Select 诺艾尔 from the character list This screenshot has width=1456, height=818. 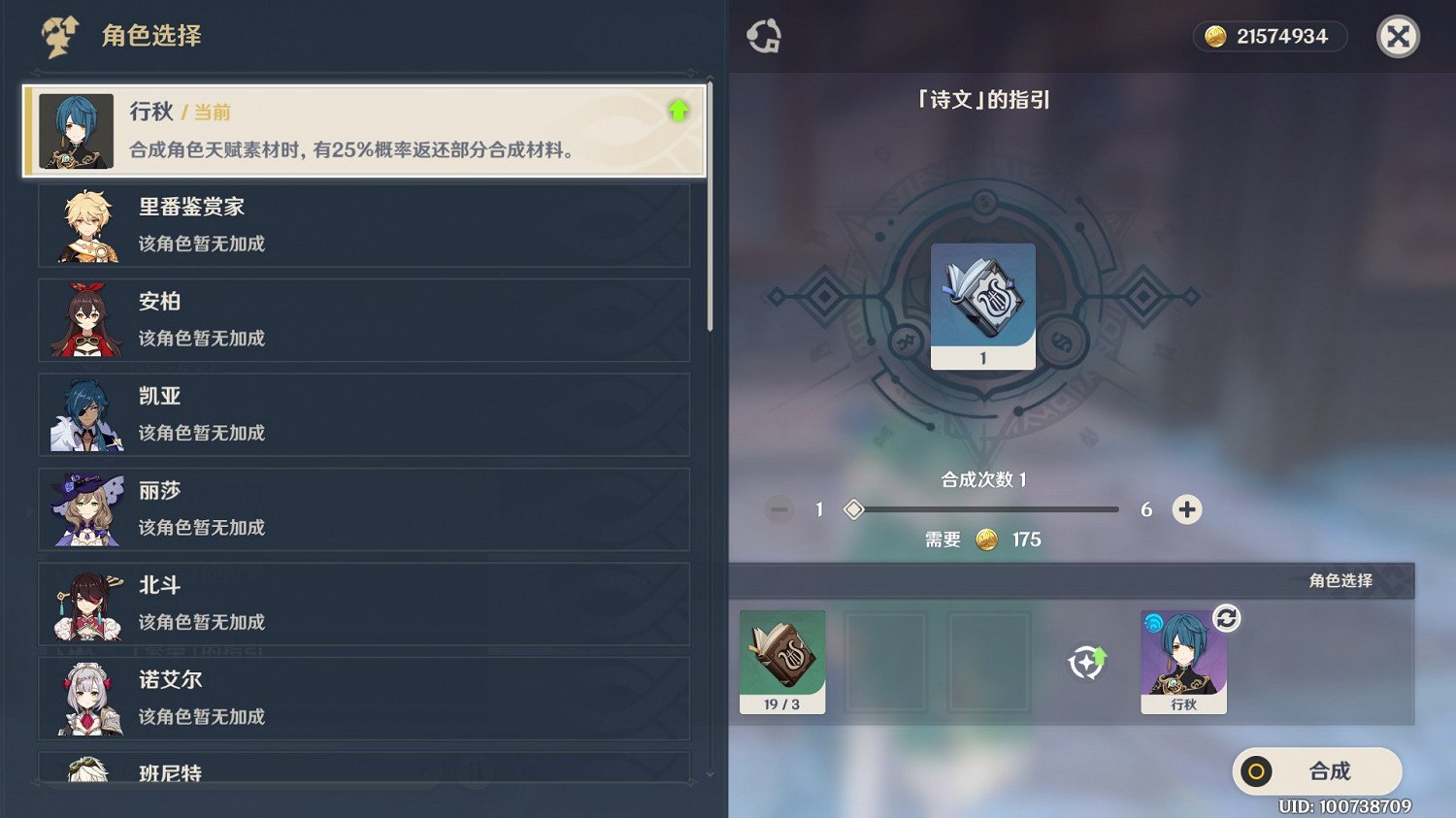click(x=364, y=698)
